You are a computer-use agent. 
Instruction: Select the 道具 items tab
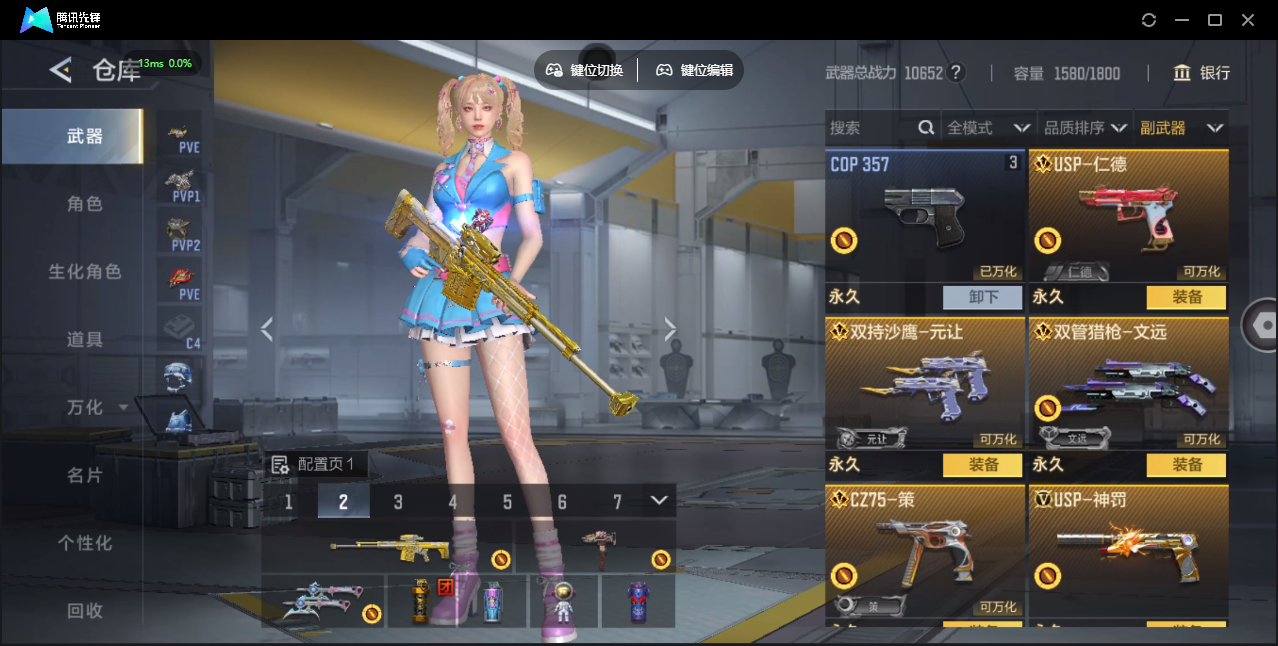coord(85,340)
